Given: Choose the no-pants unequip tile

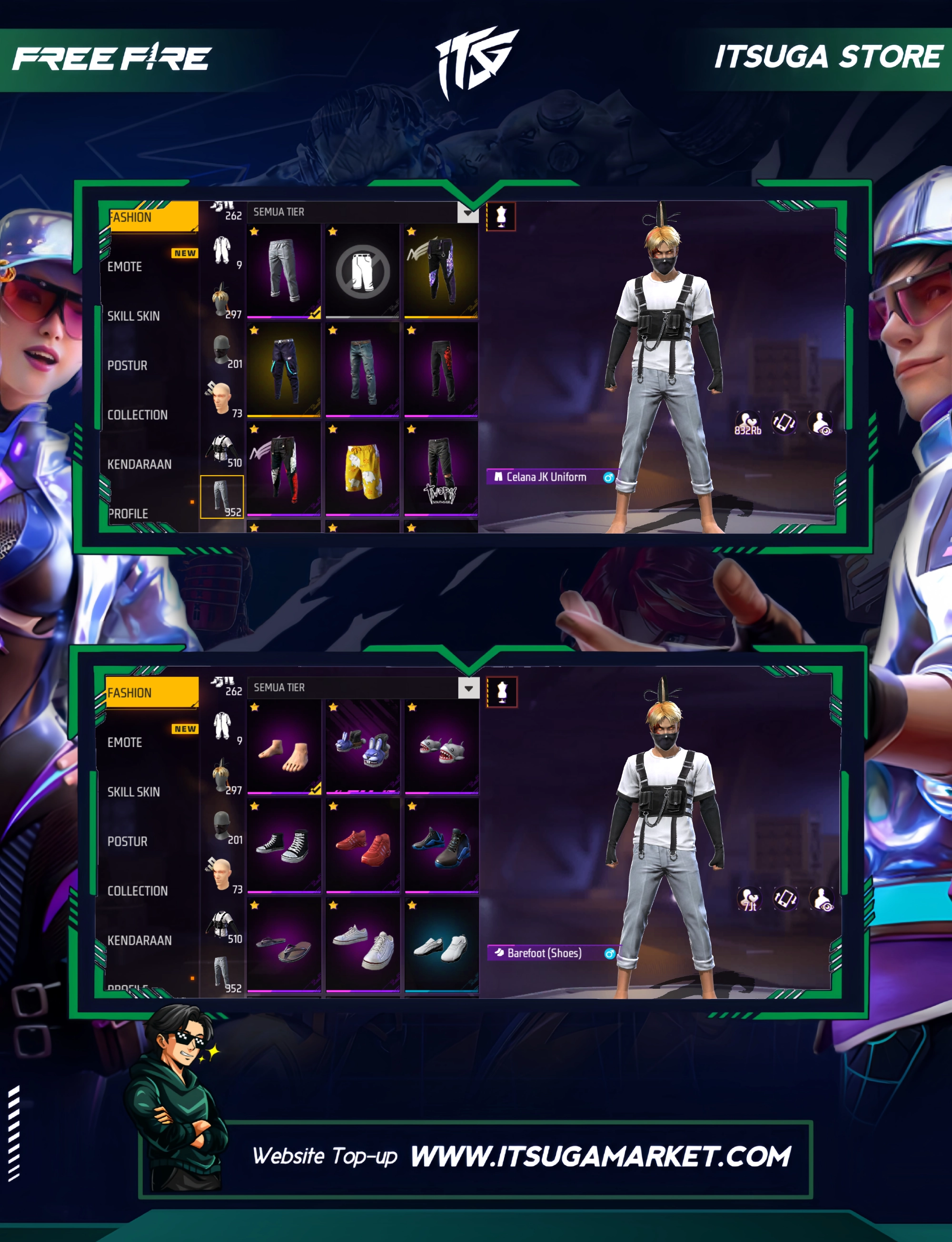Looking at the screenshot, I should click(x=362, y=270).
